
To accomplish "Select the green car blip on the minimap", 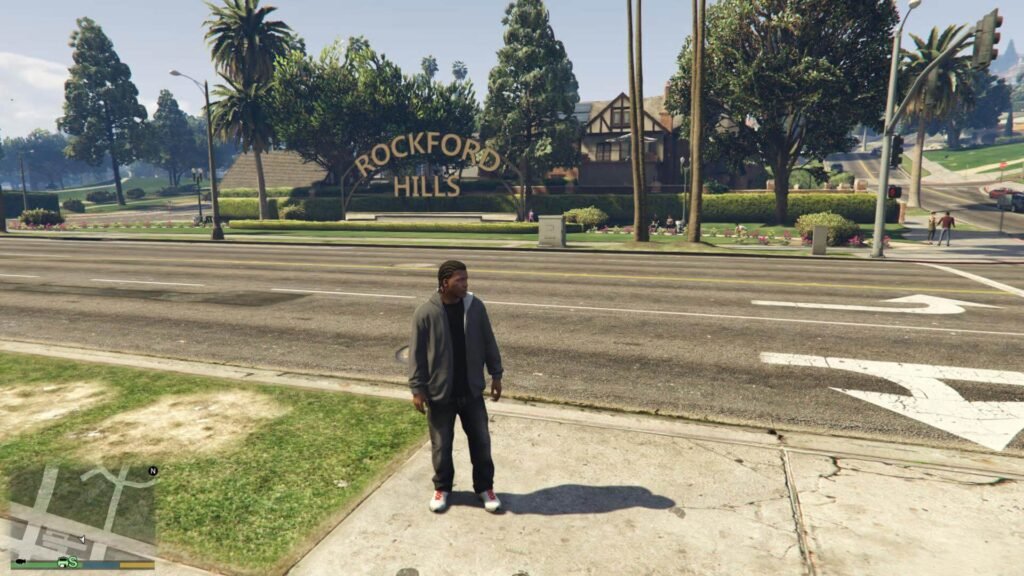I will 63,561.
